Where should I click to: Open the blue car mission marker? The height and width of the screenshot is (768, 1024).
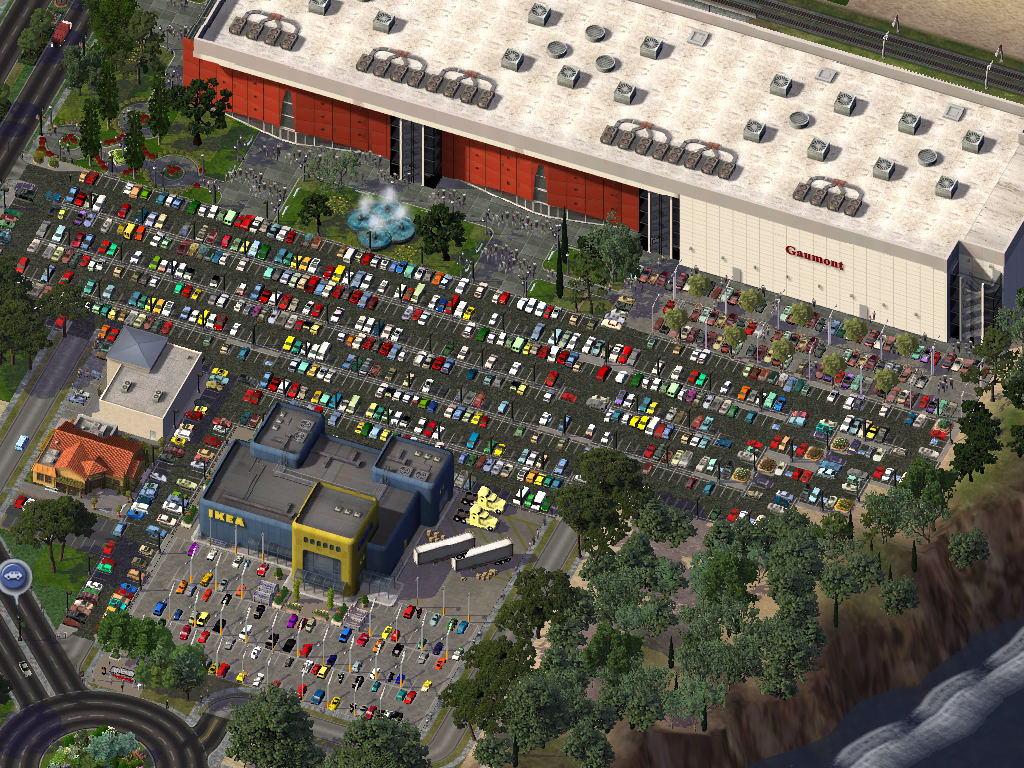click(13, 576)
